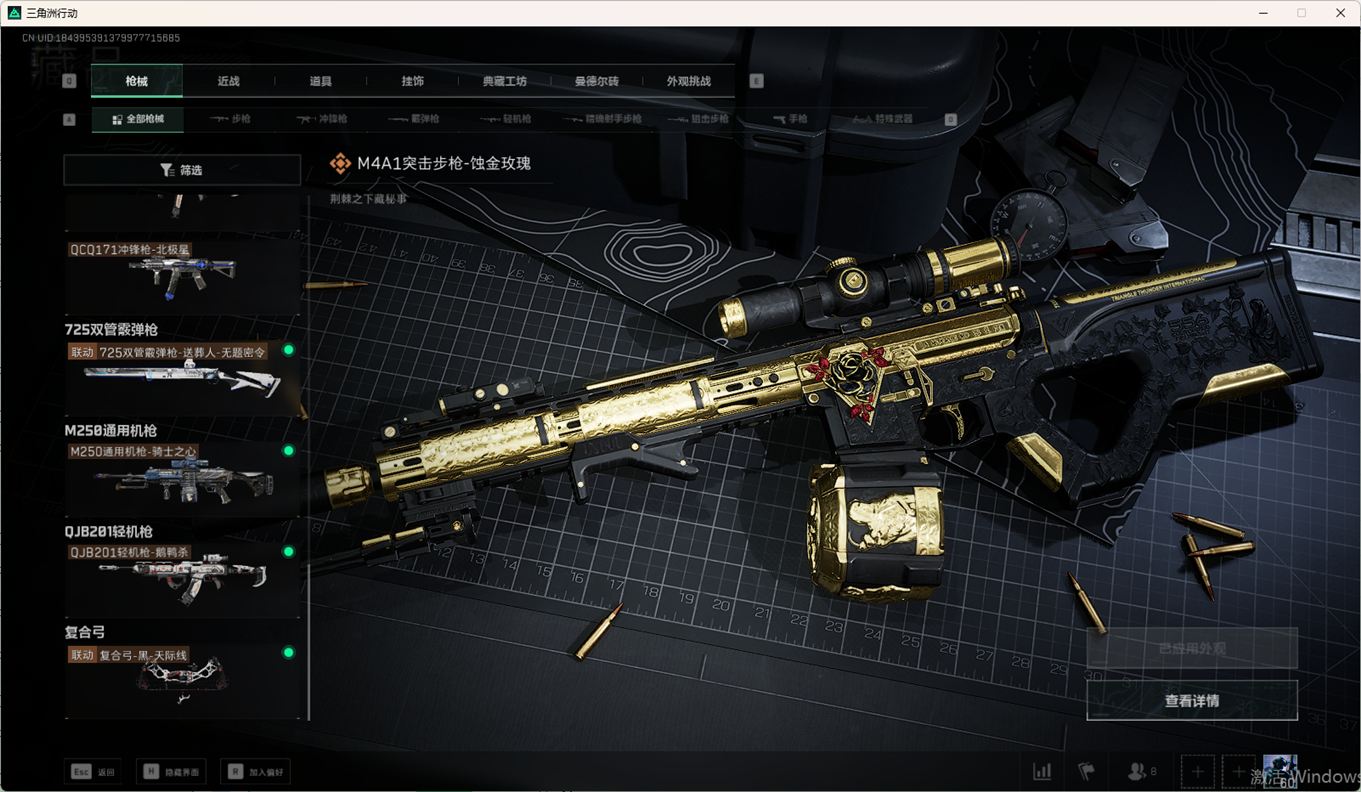Open the bar-chart stats icon
1361x792 pixels.
(1042, 771)
